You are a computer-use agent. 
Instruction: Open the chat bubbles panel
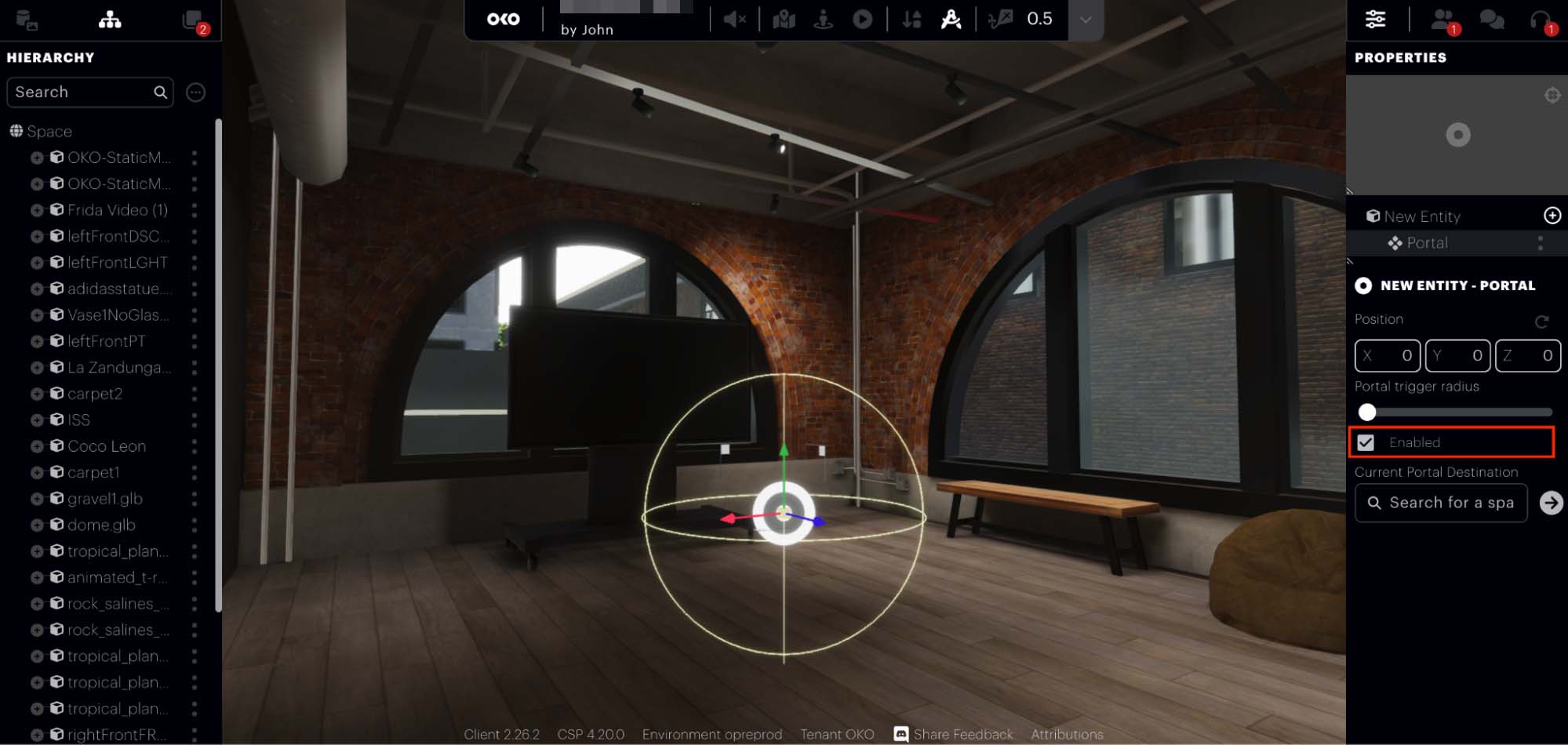click(1491, 20)
